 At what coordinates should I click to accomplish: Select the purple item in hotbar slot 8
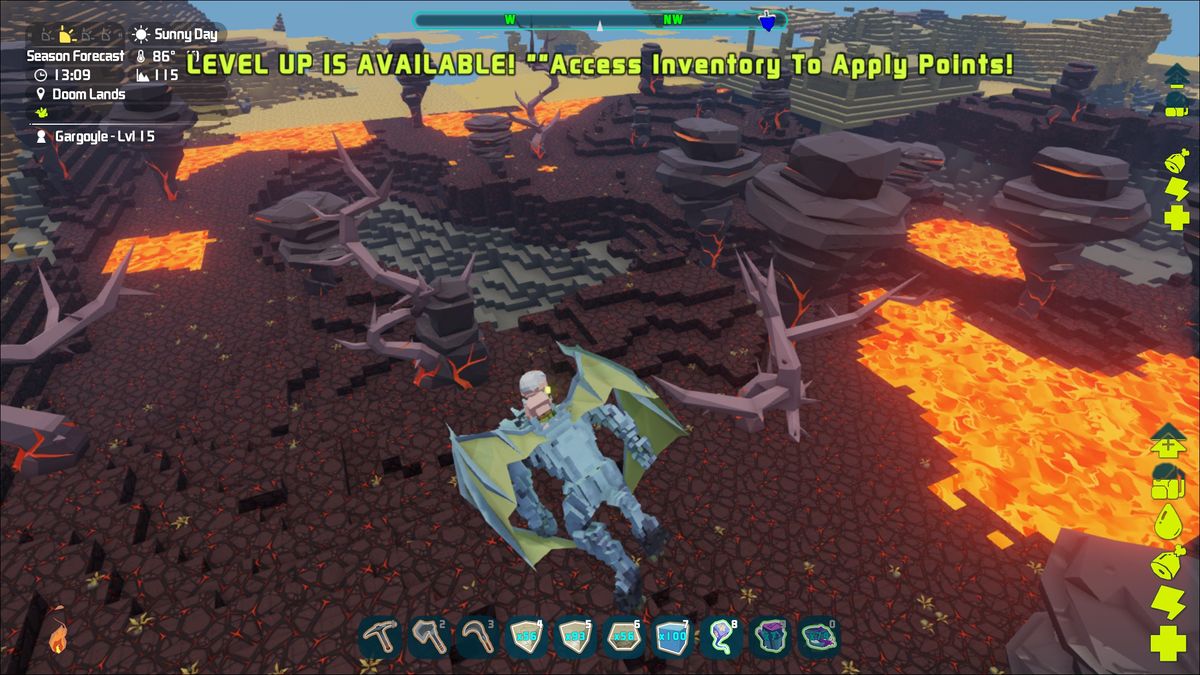pos(720,637)
